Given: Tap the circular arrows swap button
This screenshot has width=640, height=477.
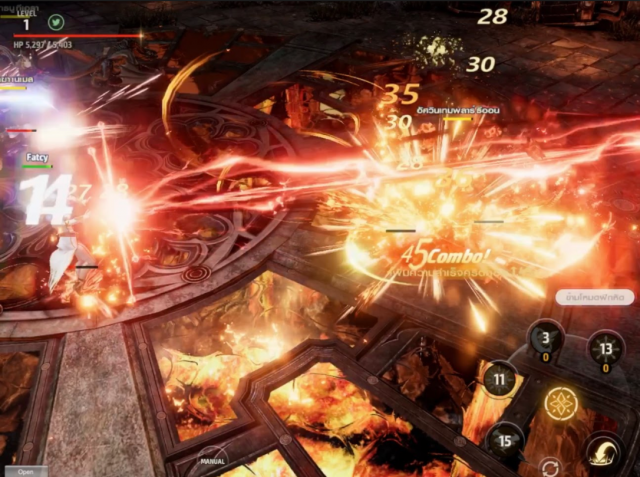Looking at the screenshot, I should coord(549,467).
